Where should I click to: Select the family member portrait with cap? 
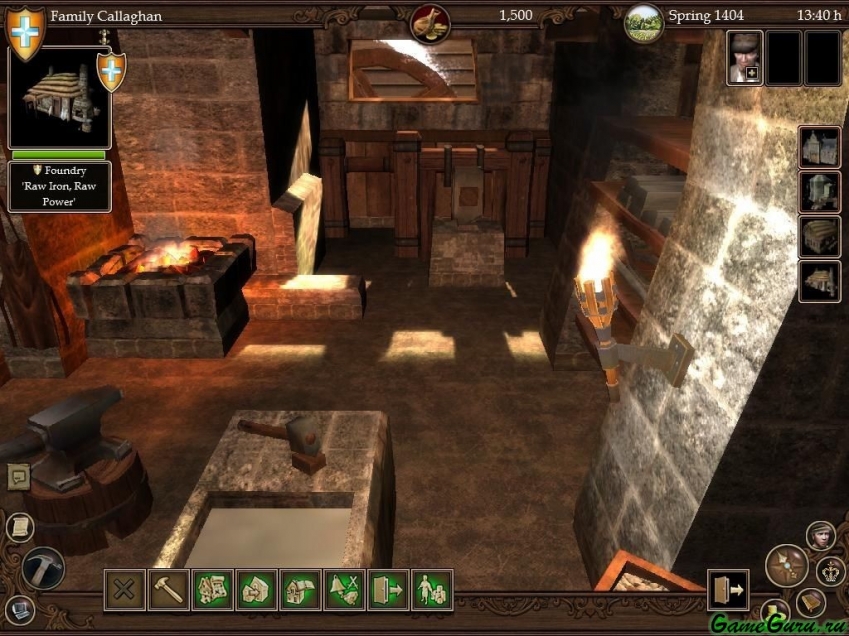click(x=744, y=57)
